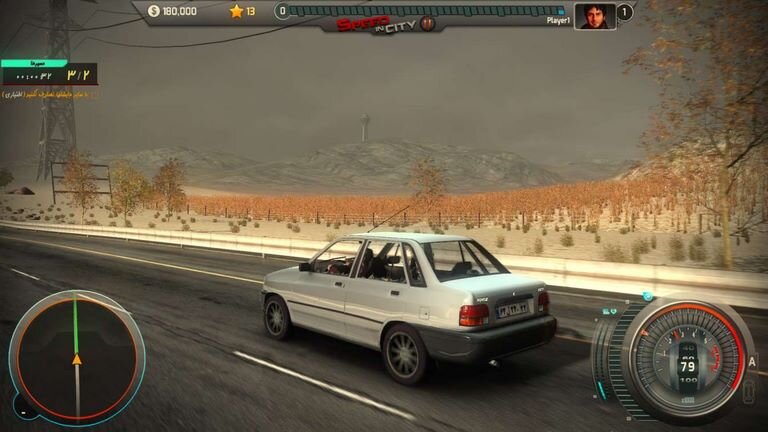768x432 pixels.
Task: Click the dollar coin money icon
Action: coord(153,12)
